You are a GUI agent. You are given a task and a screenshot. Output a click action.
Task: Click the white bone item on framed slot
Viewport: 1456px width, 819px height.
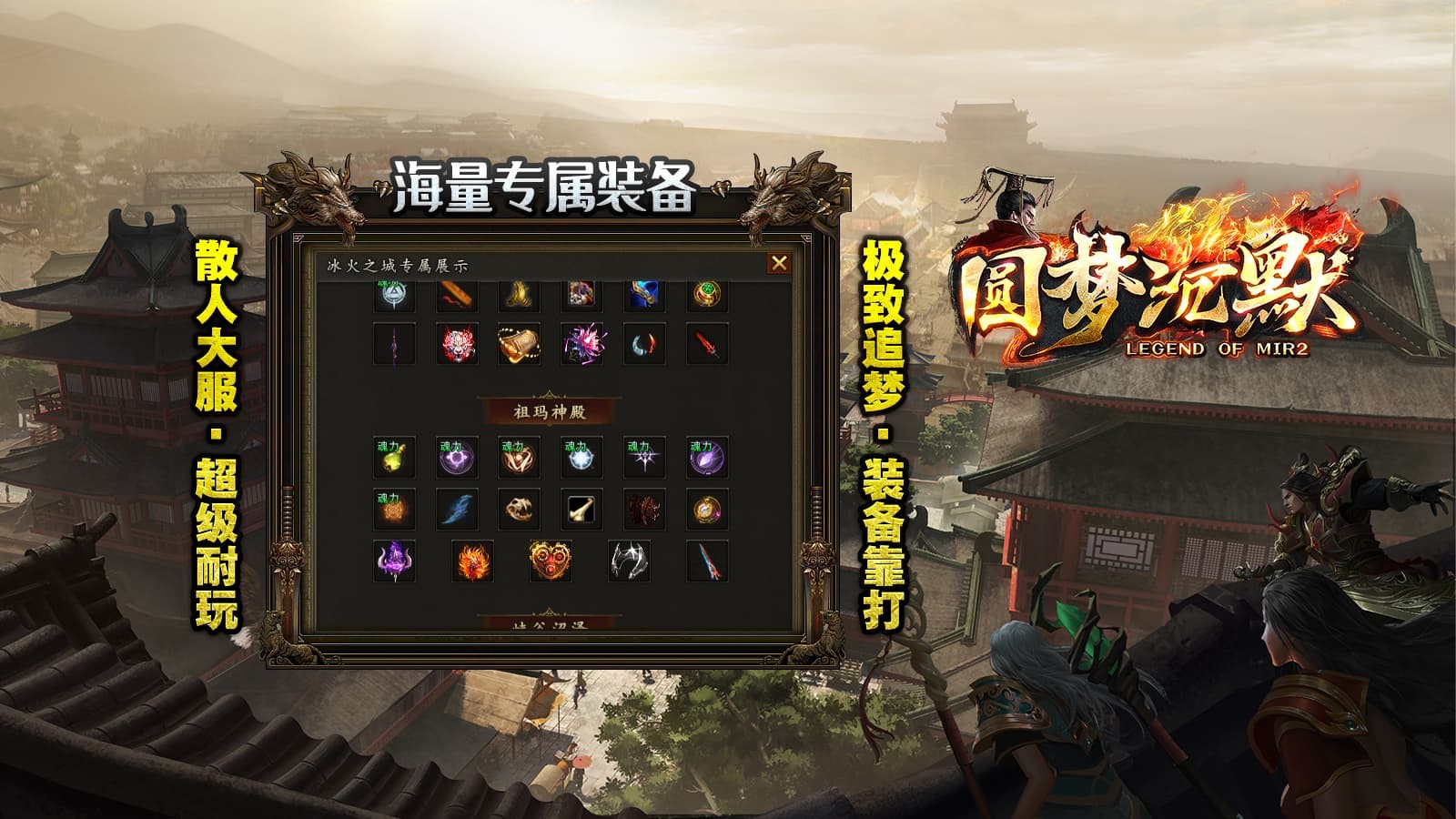[581, 509]
